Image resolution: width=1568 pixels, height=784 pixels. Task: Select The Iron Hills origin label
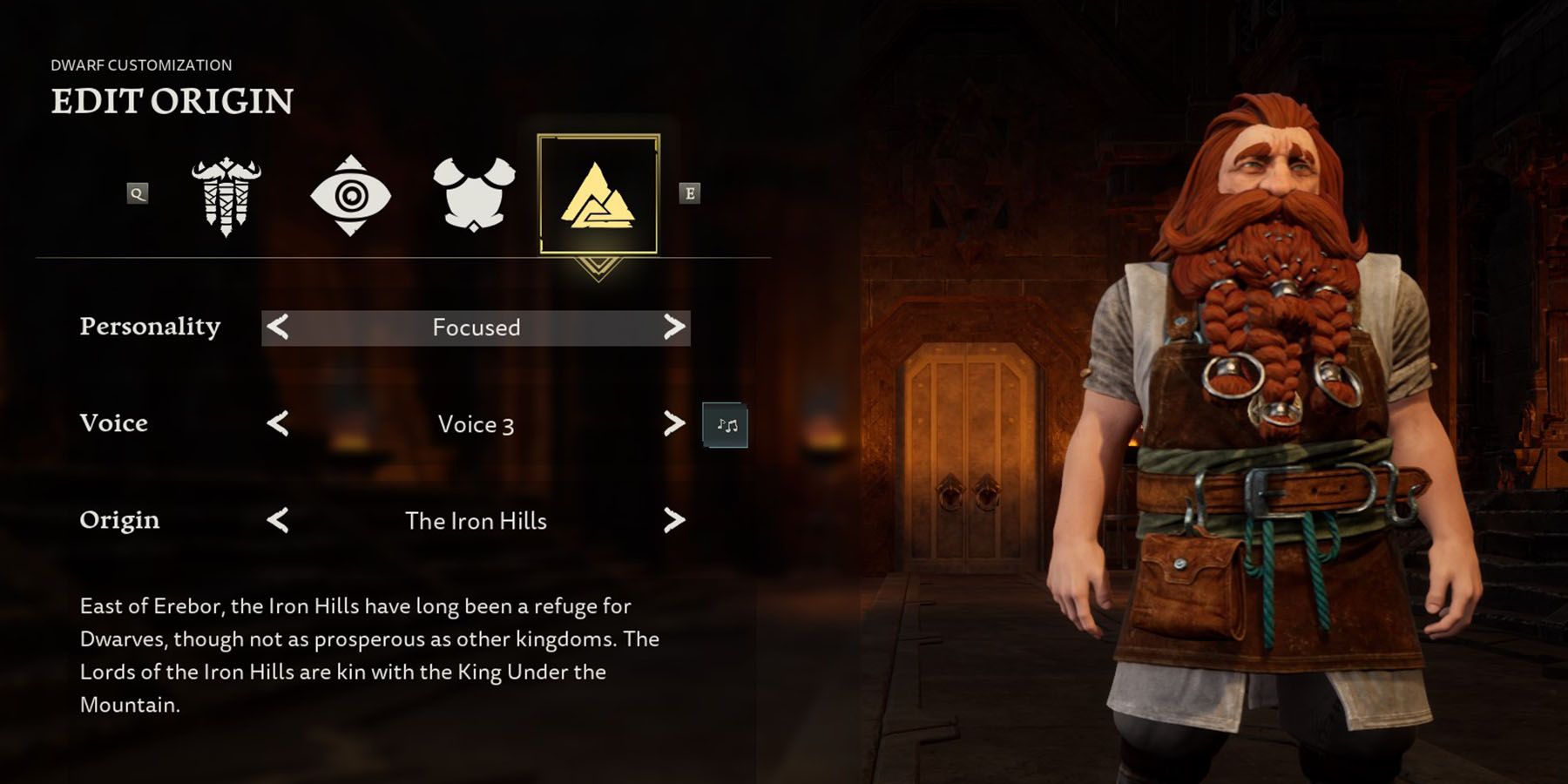pos(475,521)
